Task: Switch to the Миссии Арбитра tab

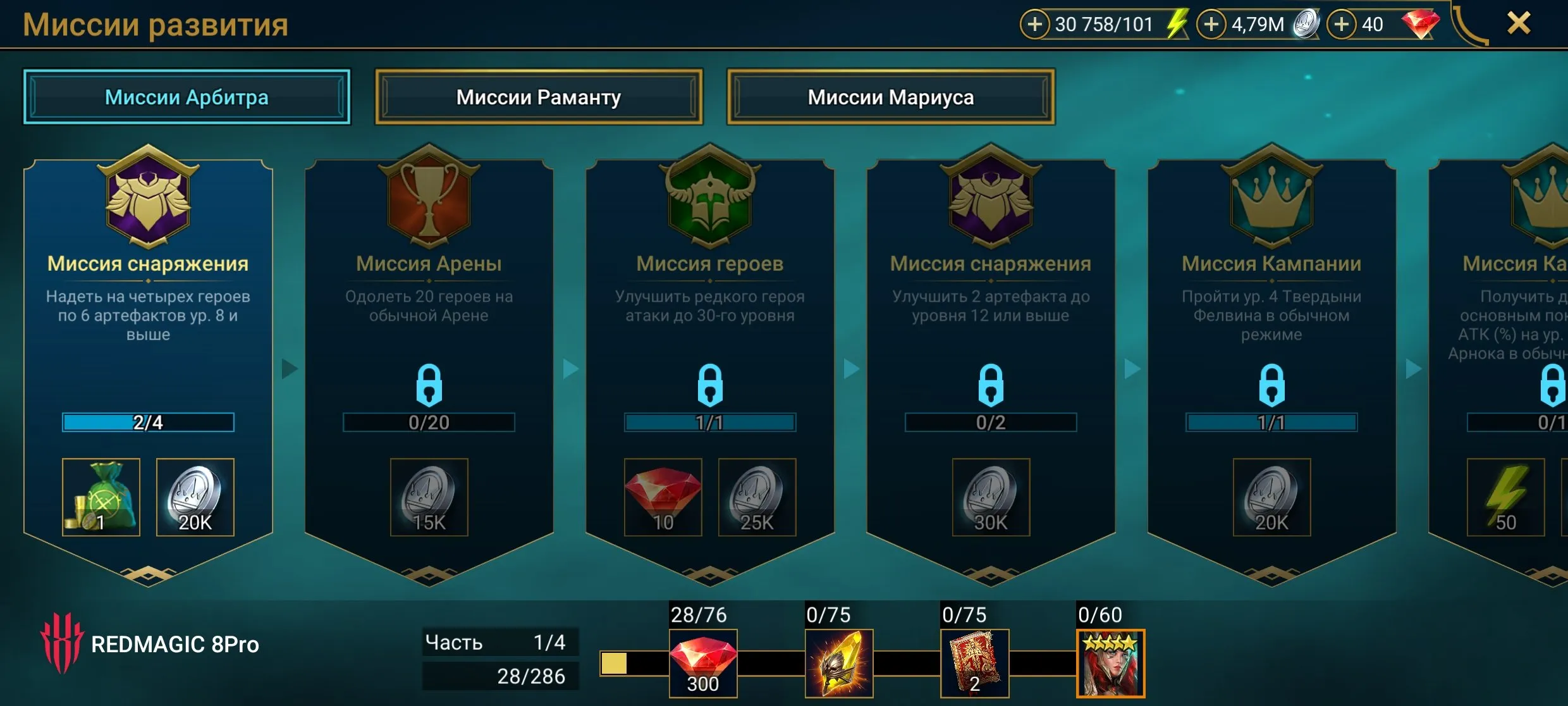Action: click(x=187, y=97)
